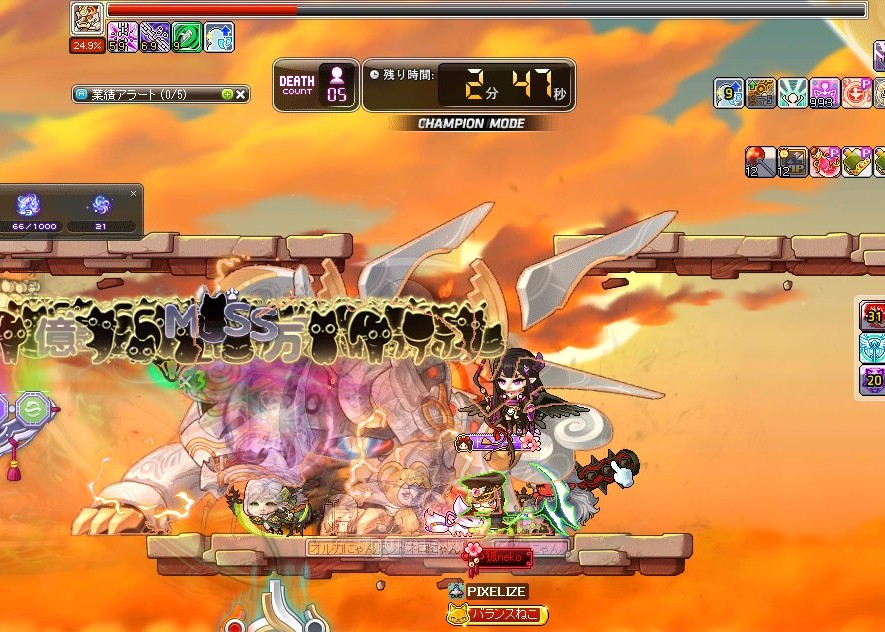Select the red lollipop buff icon
Image resolution: width=885 pixels, height=632 pixels.
[759, 161]
